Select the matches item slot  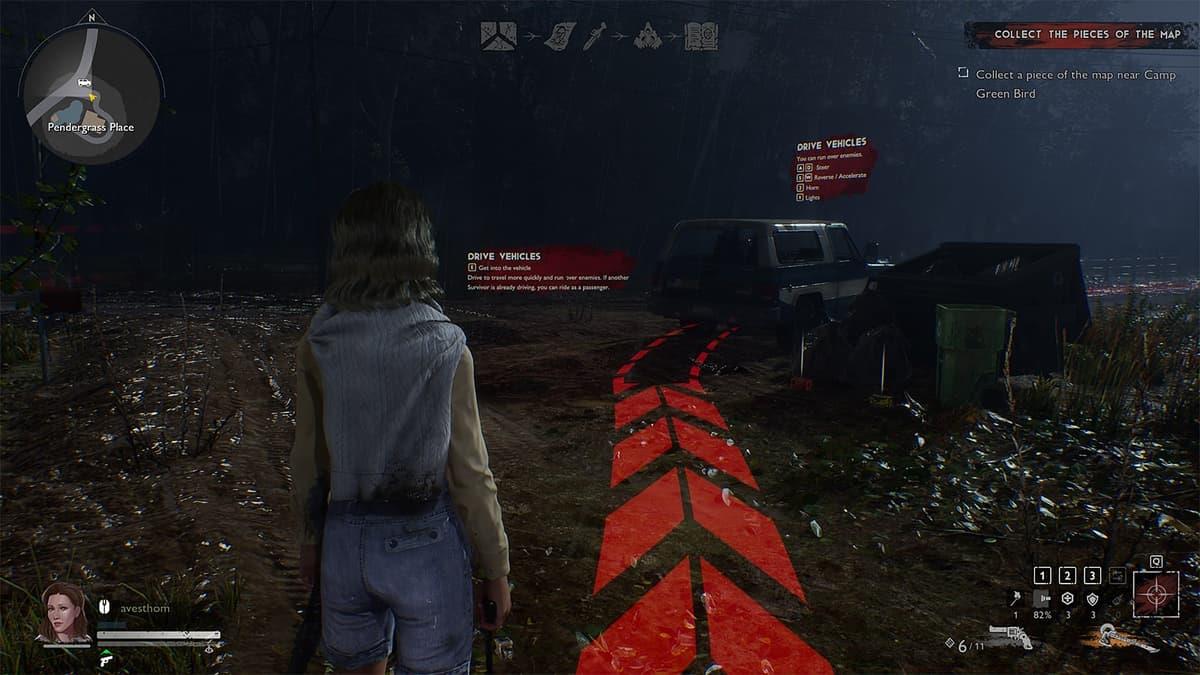1015,598
